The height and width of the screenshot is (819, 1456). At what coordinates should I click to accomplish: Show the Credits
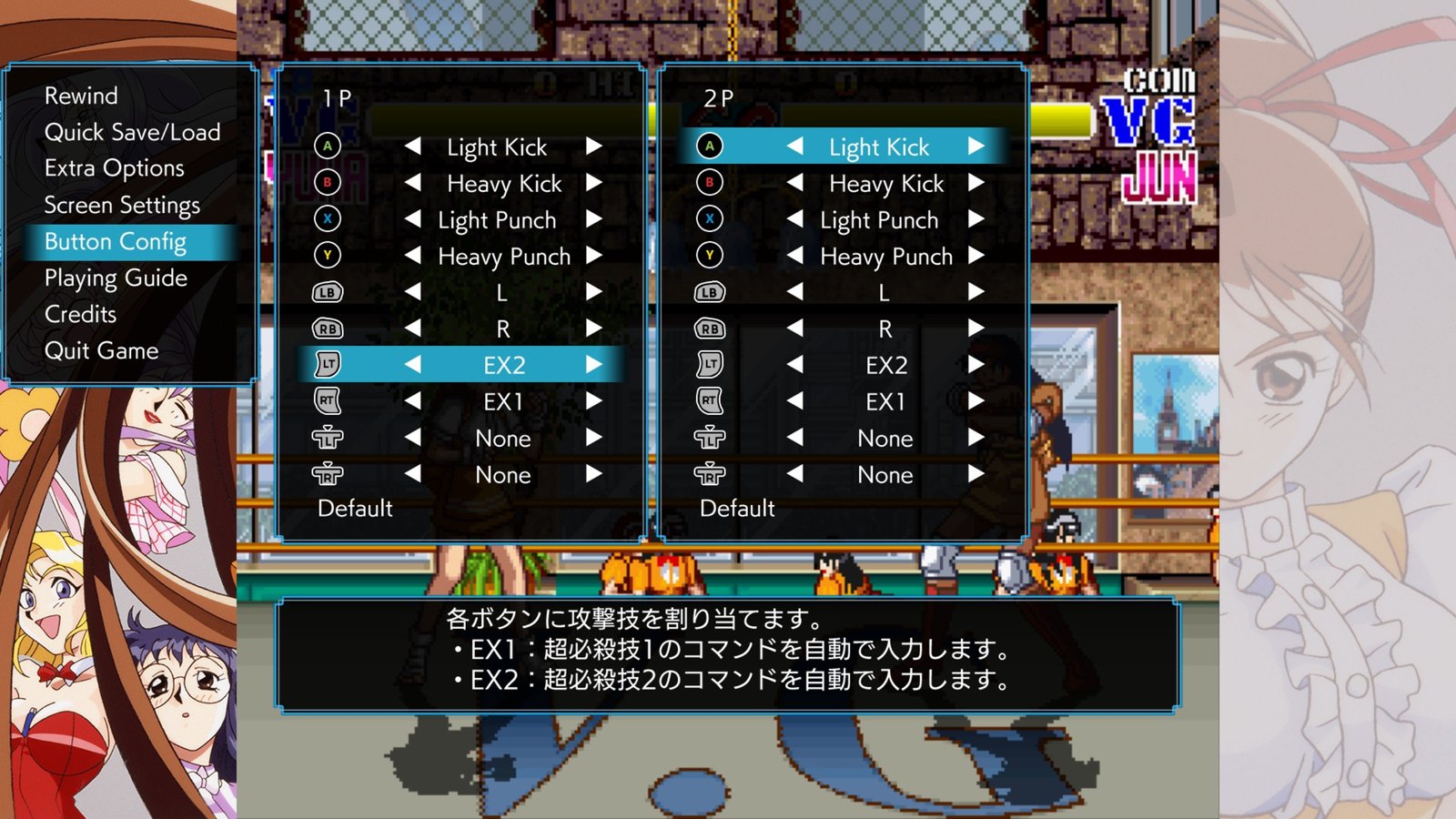(80, 314)
